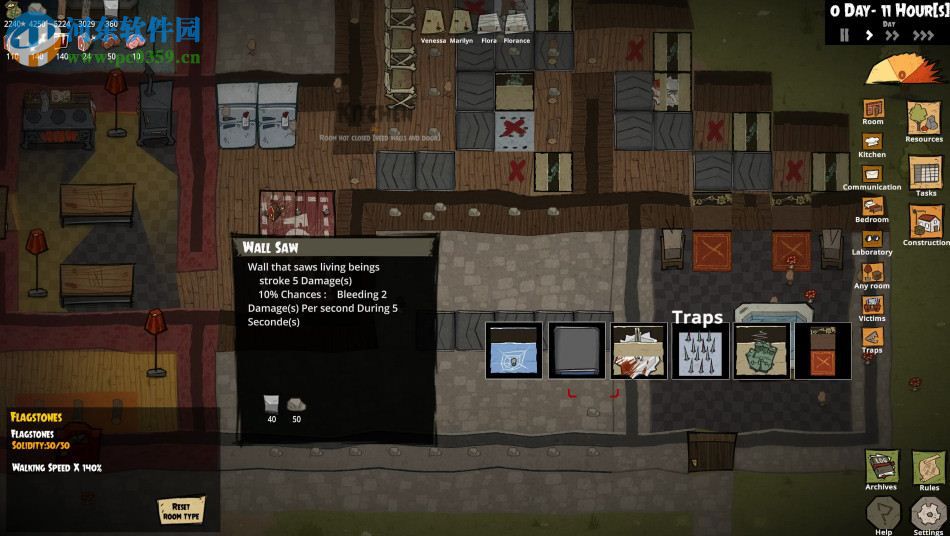
Task: Open the Construction menu
Action: tap(926, 223)
